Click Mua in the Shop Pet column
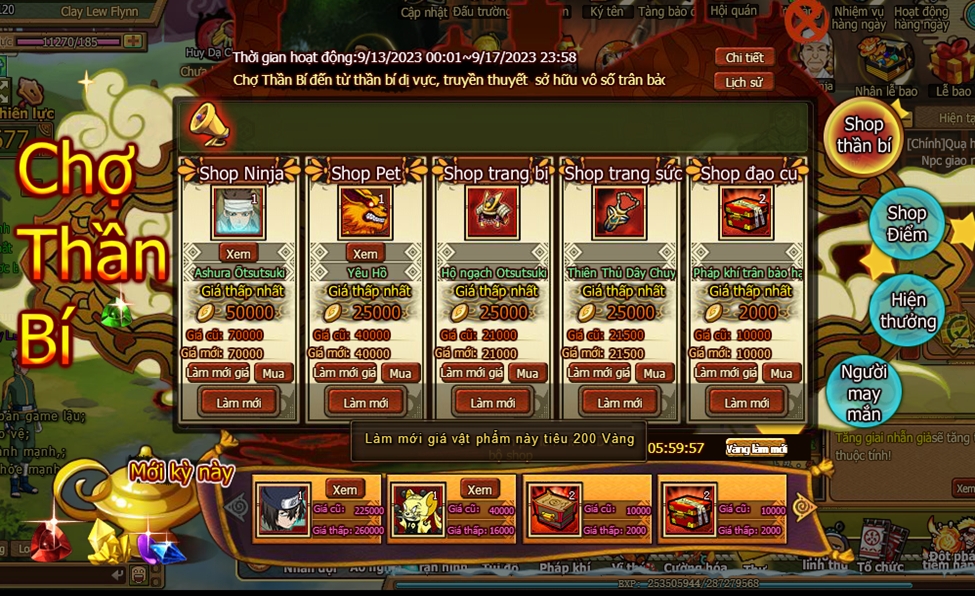This screenshot has height=596, width=975. pyautogui.click(x=400, y=373)
